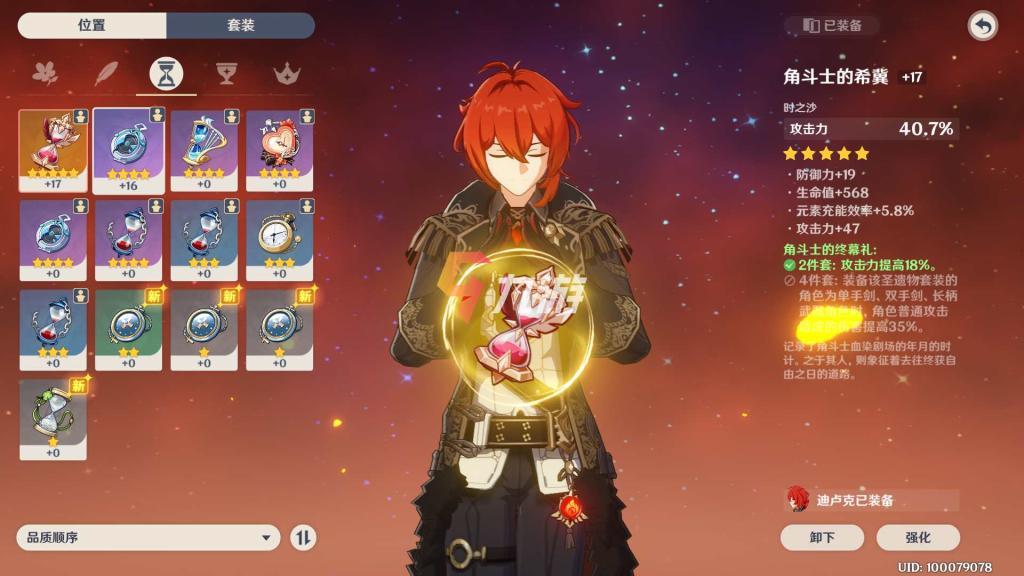This screenshot has height=576, width=1024.
Task: Select the crown circlet category icon
Action: [x=288, y=73]
